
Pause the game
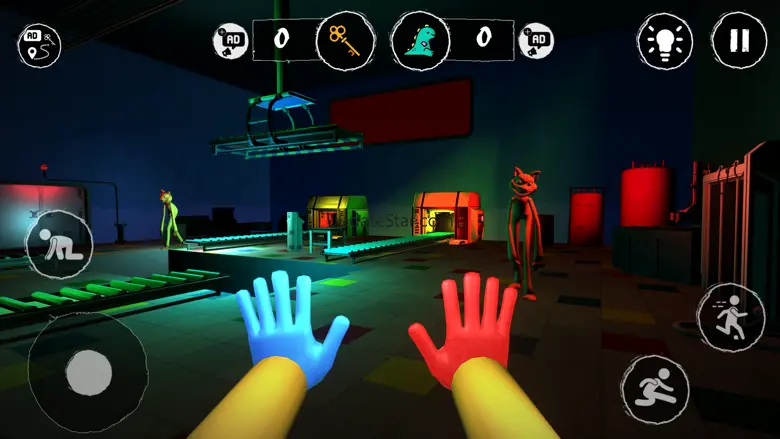(739, 41)
